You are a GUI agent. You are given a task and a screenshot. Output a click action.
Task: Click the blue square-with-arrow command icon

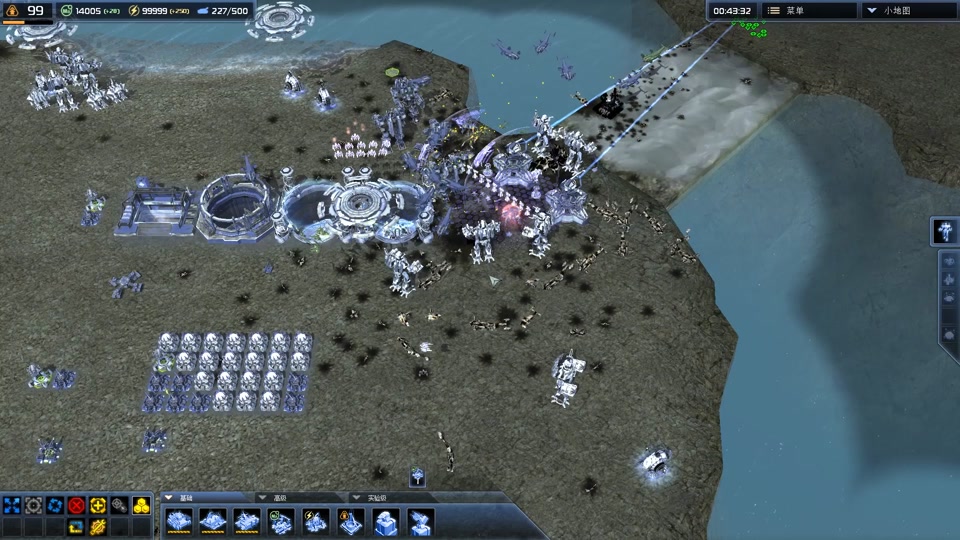point(76,526)
